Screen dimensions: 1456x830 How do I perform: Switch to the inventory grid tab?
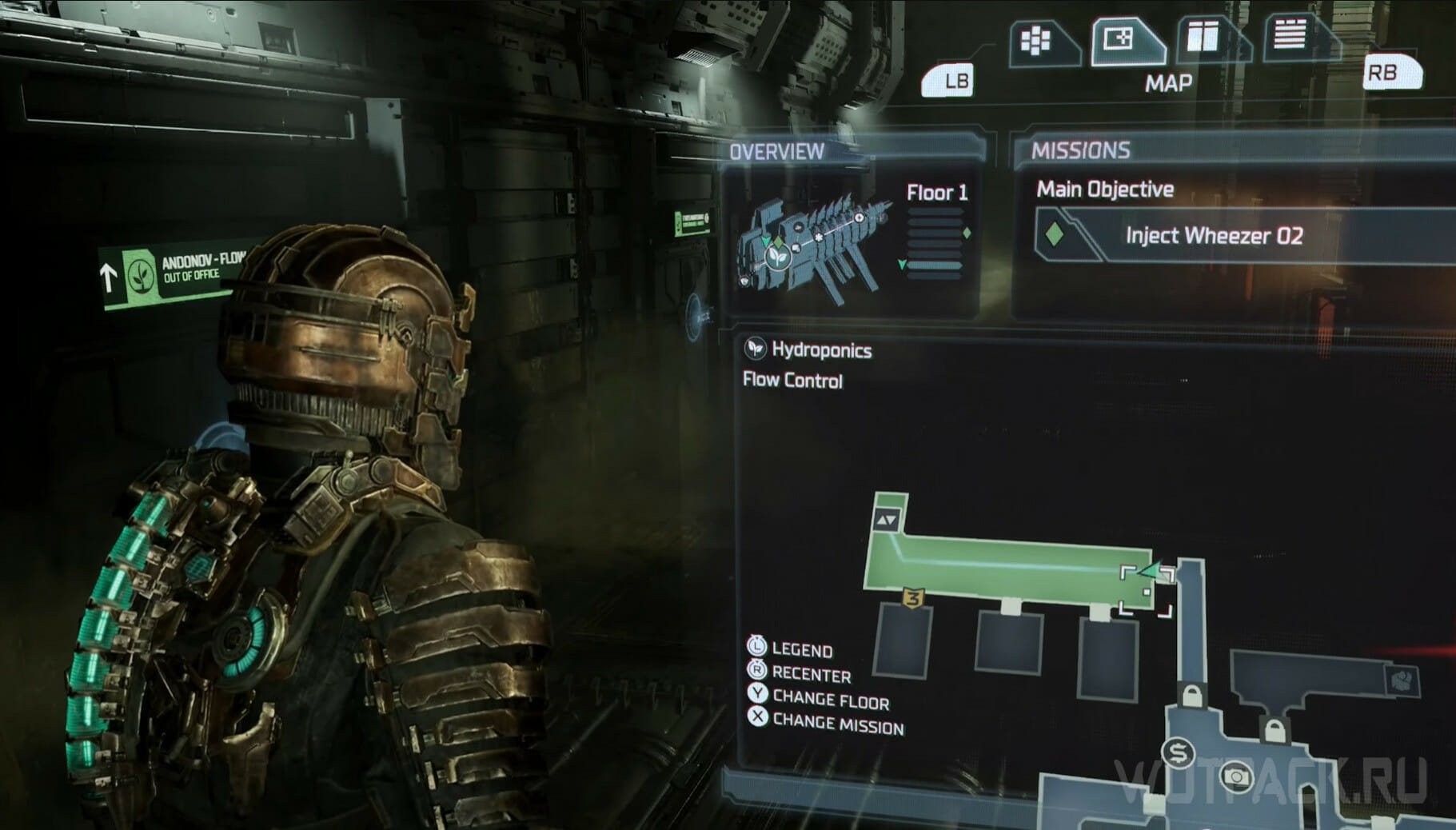[1036, 40]
